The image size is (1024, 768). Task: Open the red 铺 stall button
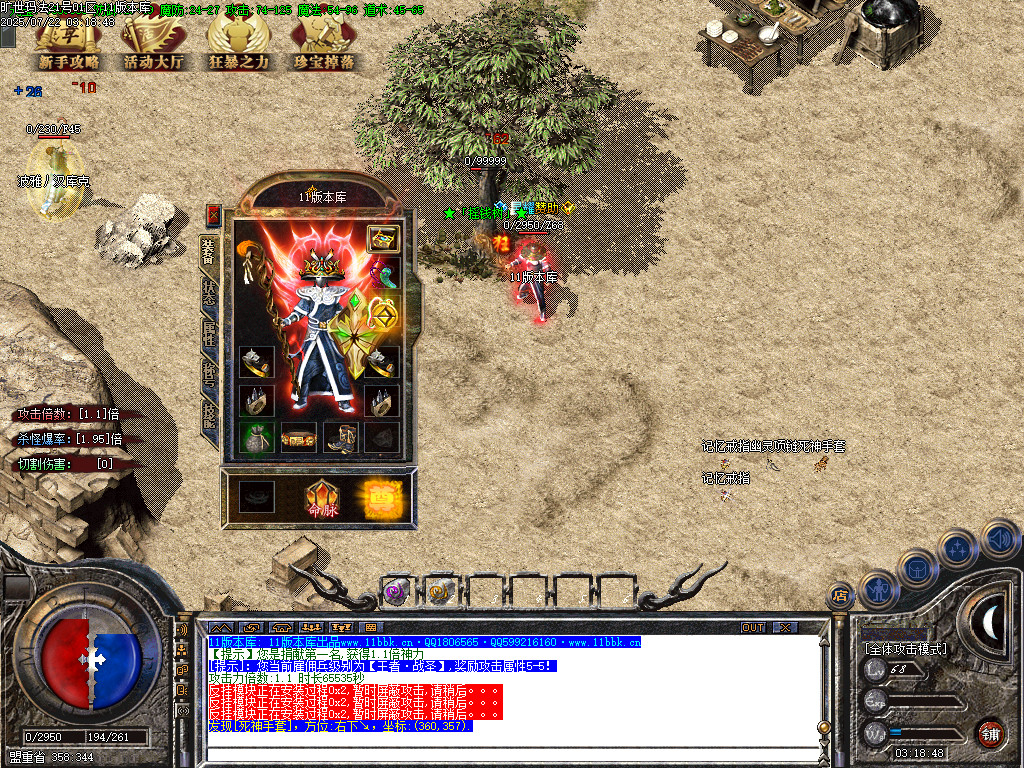(x=990, y=733)
